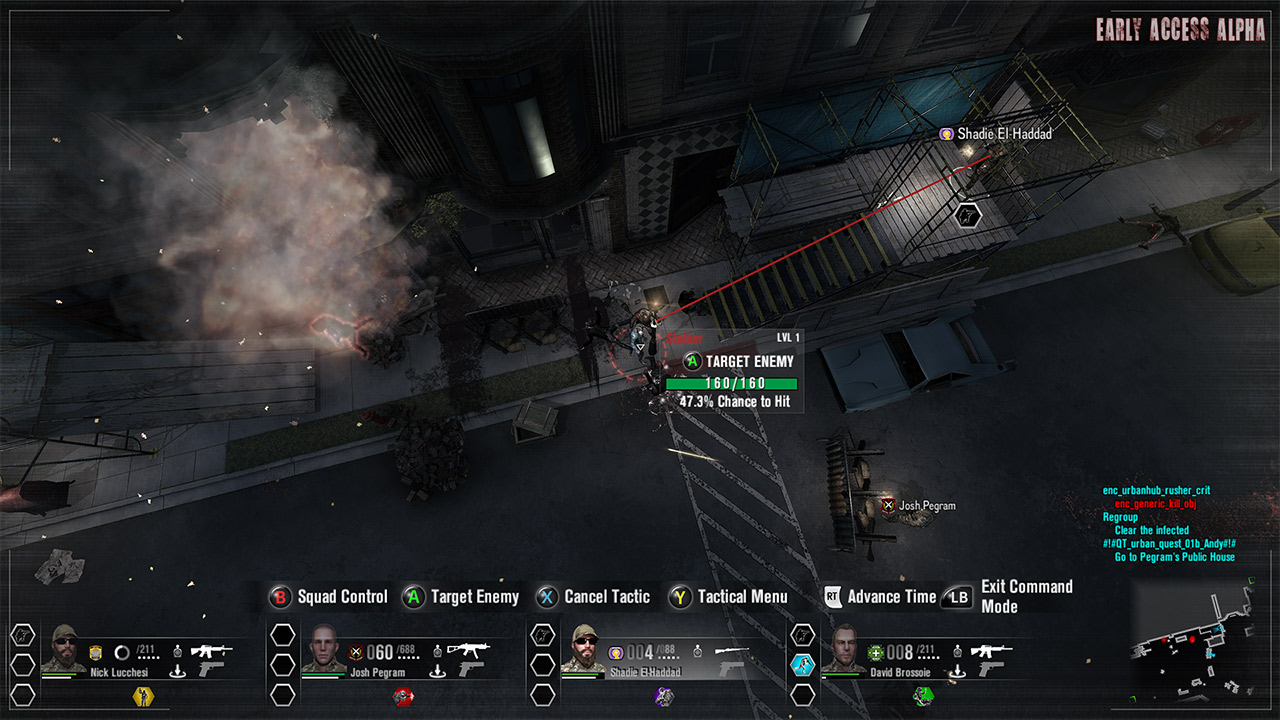Image resolution: width=1280 pixels, height=720 pixels.
Task: Click Nick Lucchesi's assault rifle weapon icon
Action: (211, 650)
